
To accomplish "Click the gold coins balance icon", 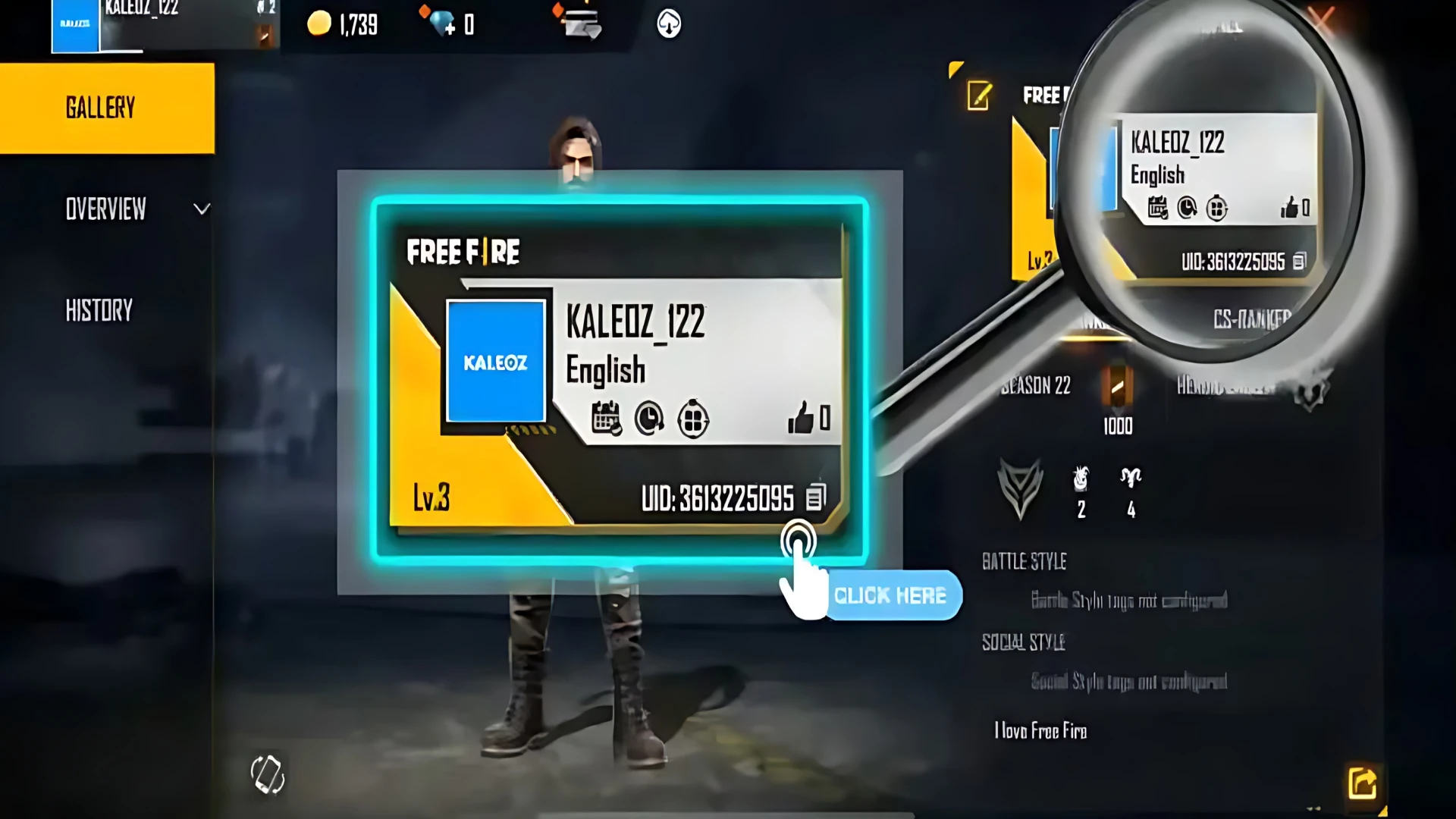I will click(x=318, y=23).
